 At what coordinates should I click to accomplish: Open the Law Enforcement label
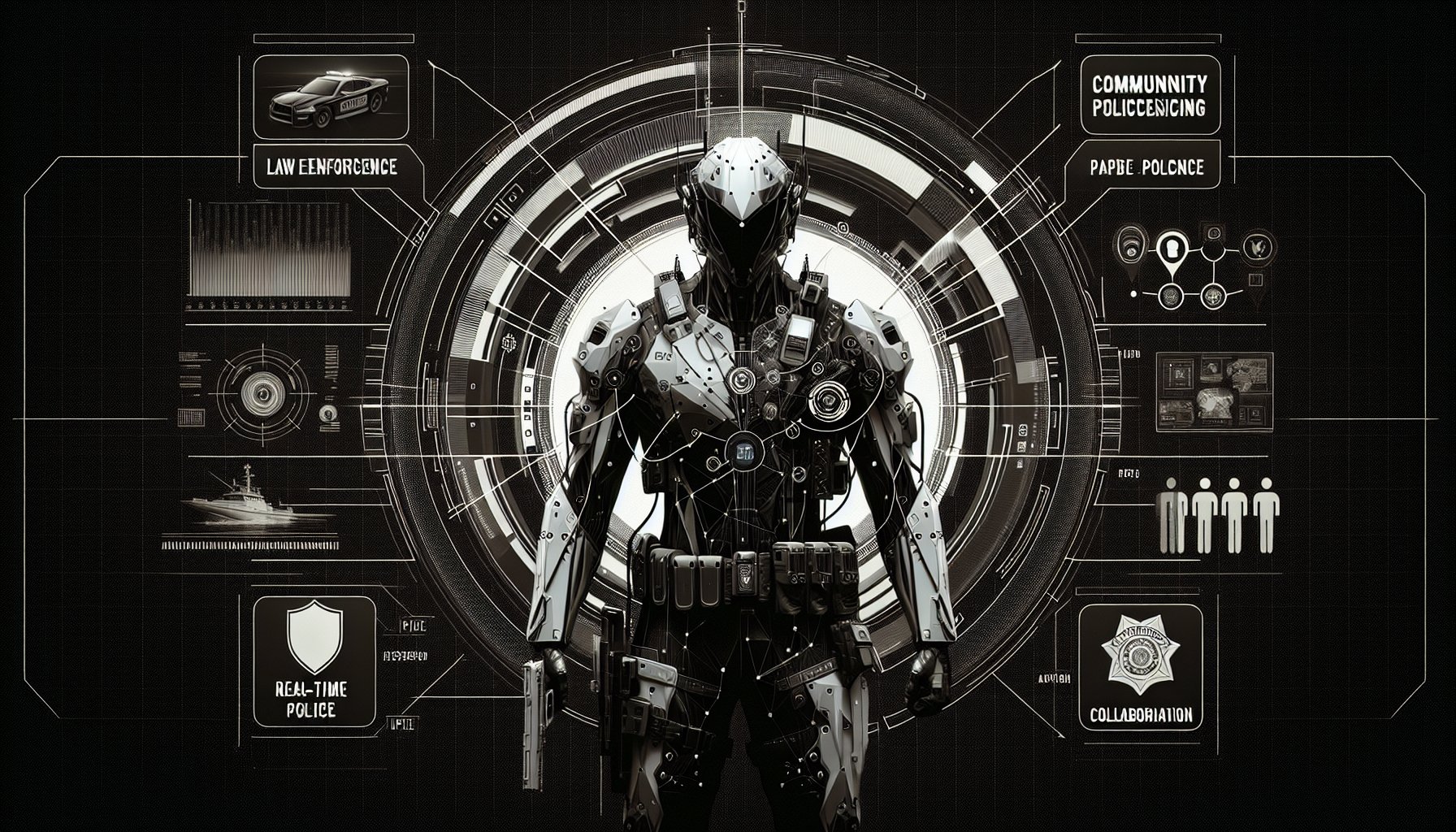329,168
